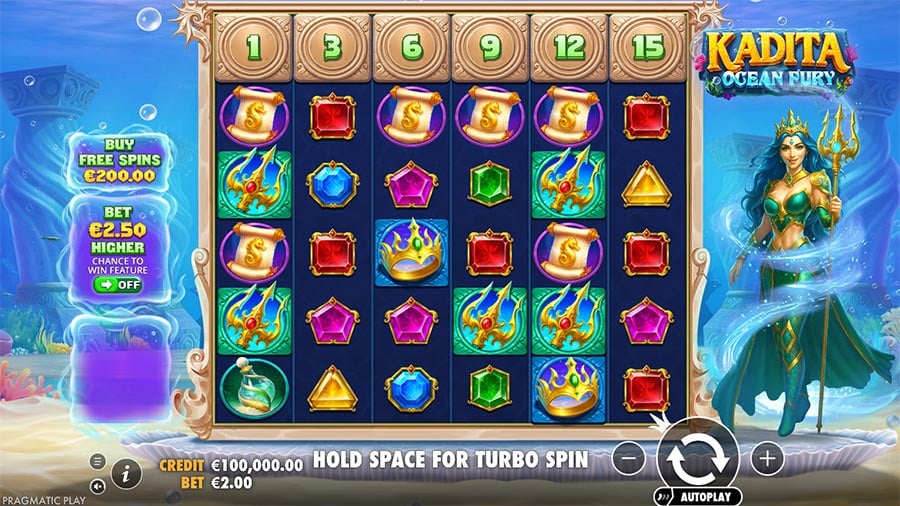Image resolution: width=900 pixels, height=506 pixels.
Task: Decrease the bet with the minus button
Action: (628, 459)
